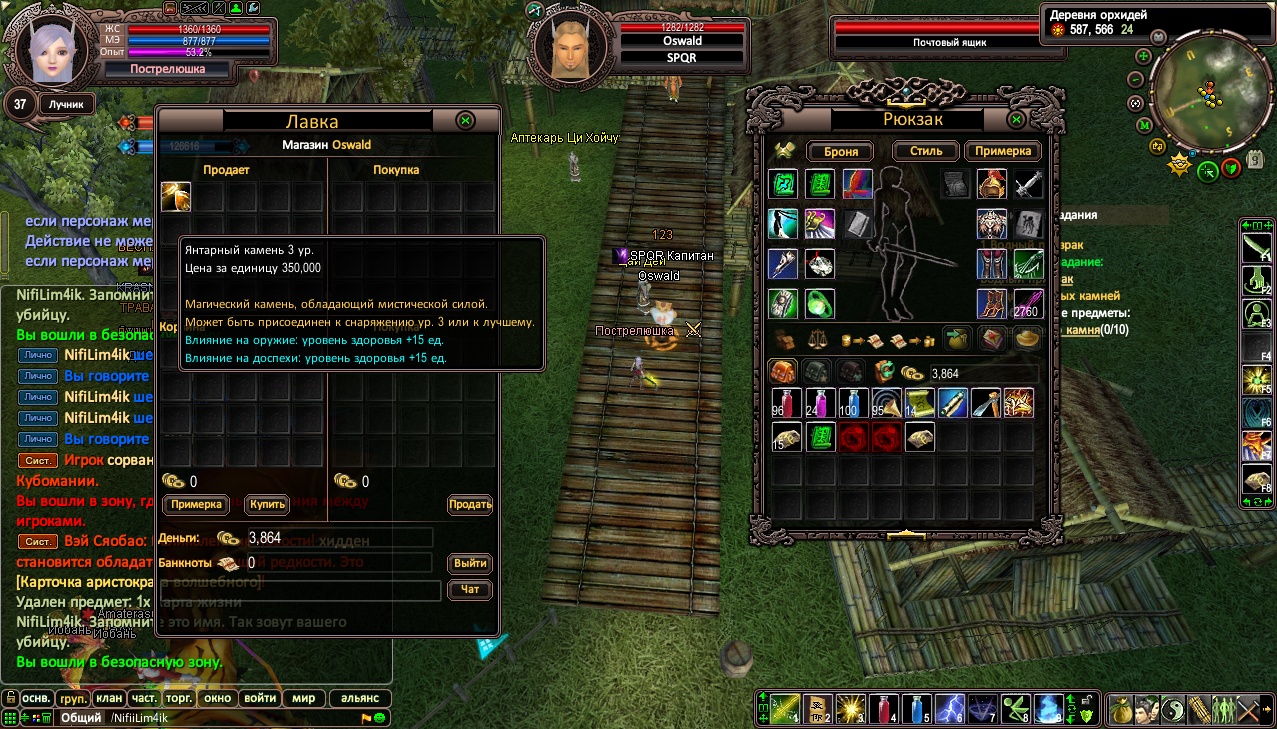Open the minimap
The image size is (1277, 729).
tap(1202, 91)
